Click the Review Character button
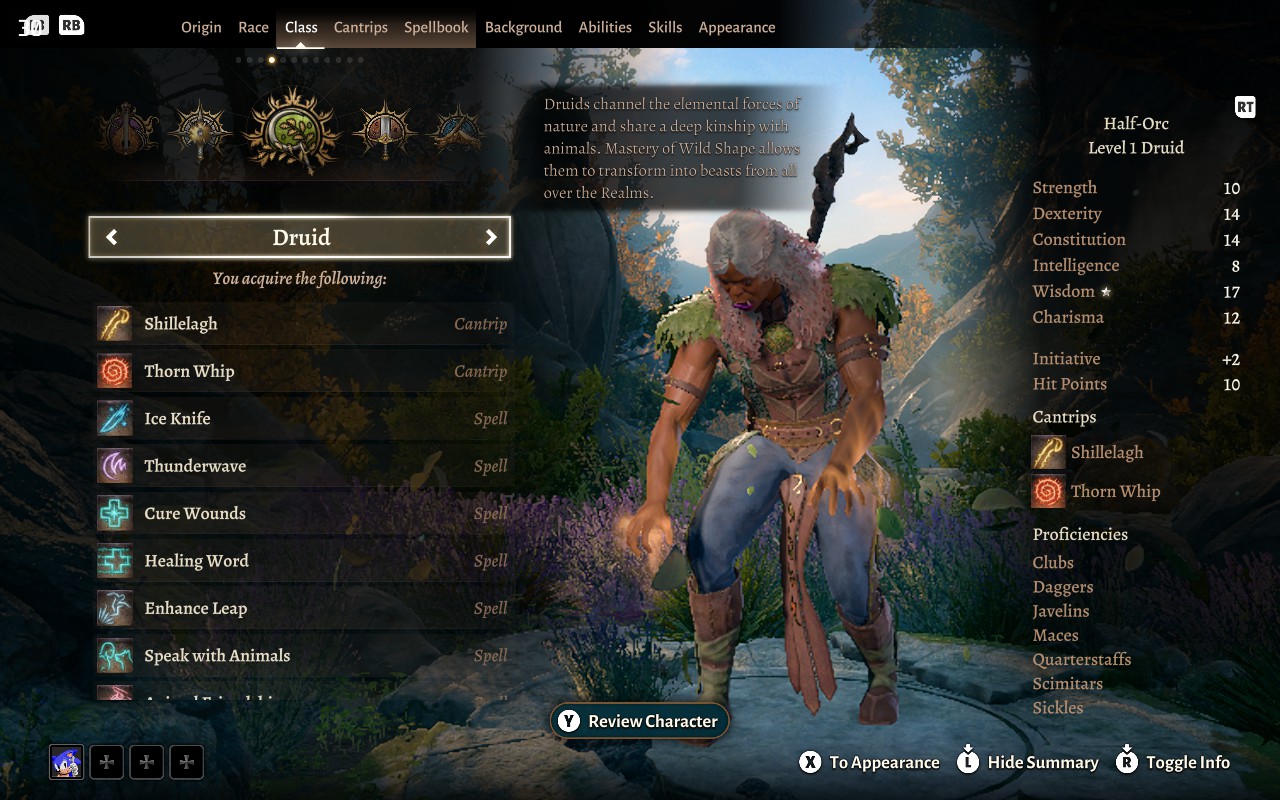Screen dimensions: 1280x800 [x=640, y=720]
